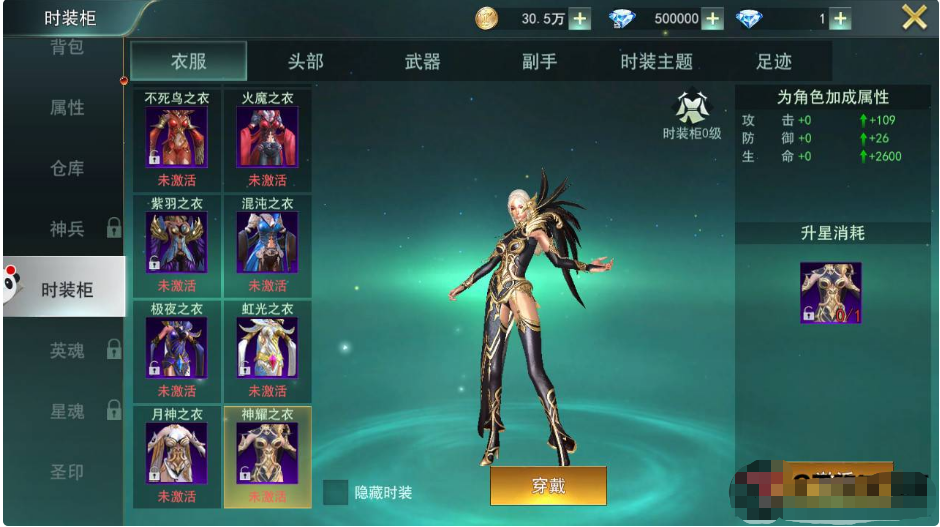
Task: Select the 火魔之衣 outfit
Action: click(x=267, y=138)
